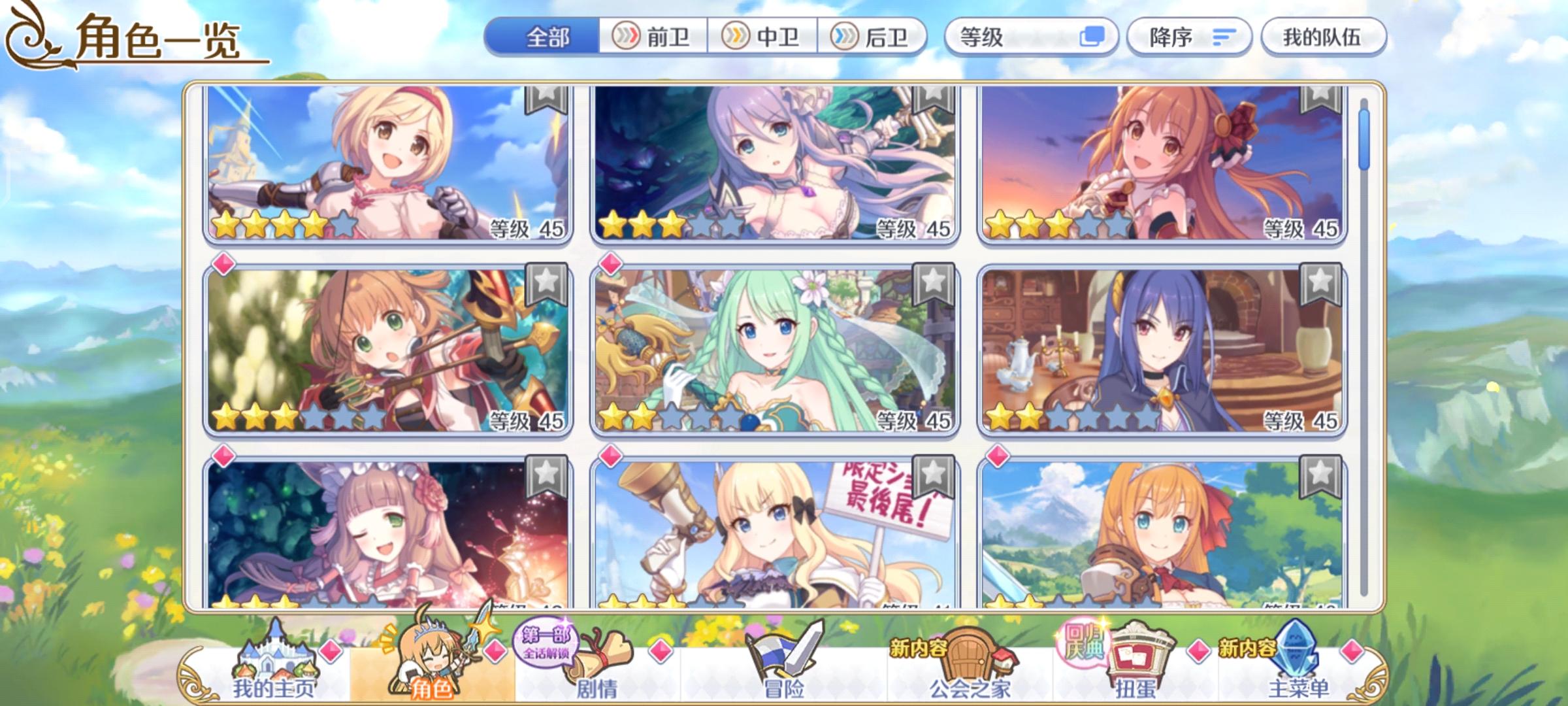This screenshot has width=1568, height=706.
Task: Open 我的队伍 my teams
Action: (1326, 37)
